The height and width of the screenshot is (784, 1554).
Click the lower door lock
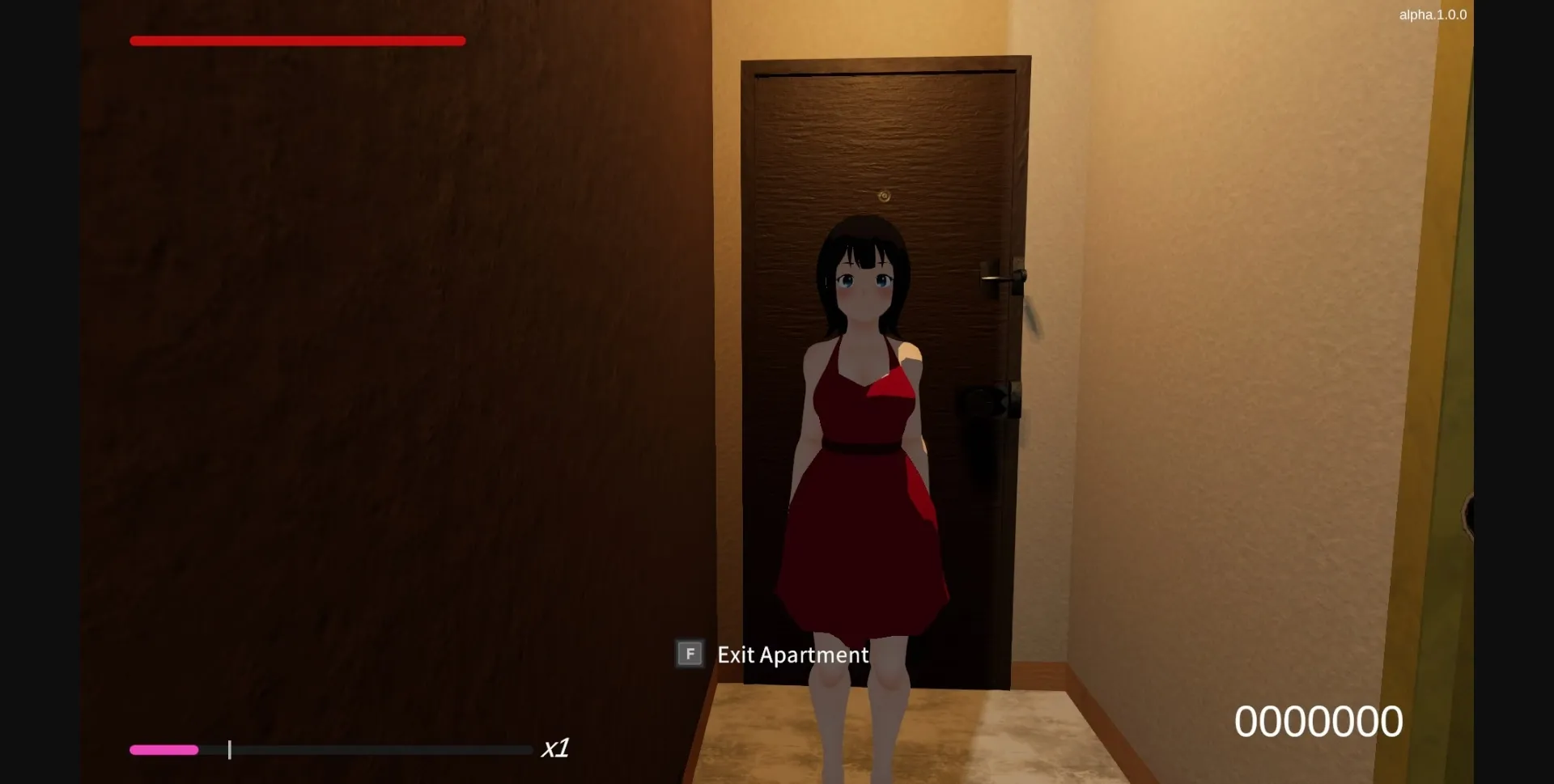coord(982,401)
